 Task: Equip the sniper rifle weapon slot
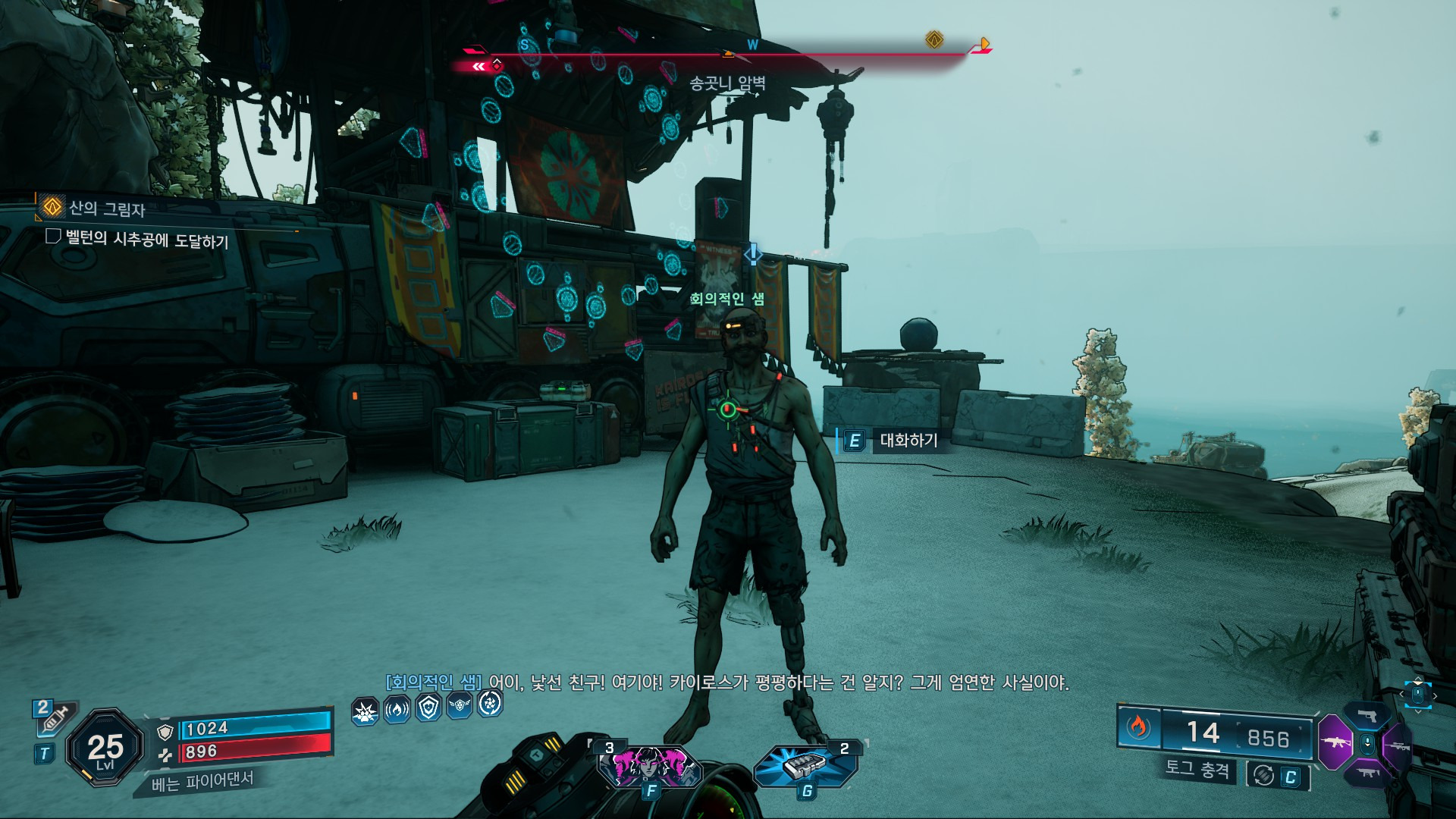click(x=1398, y=746)
